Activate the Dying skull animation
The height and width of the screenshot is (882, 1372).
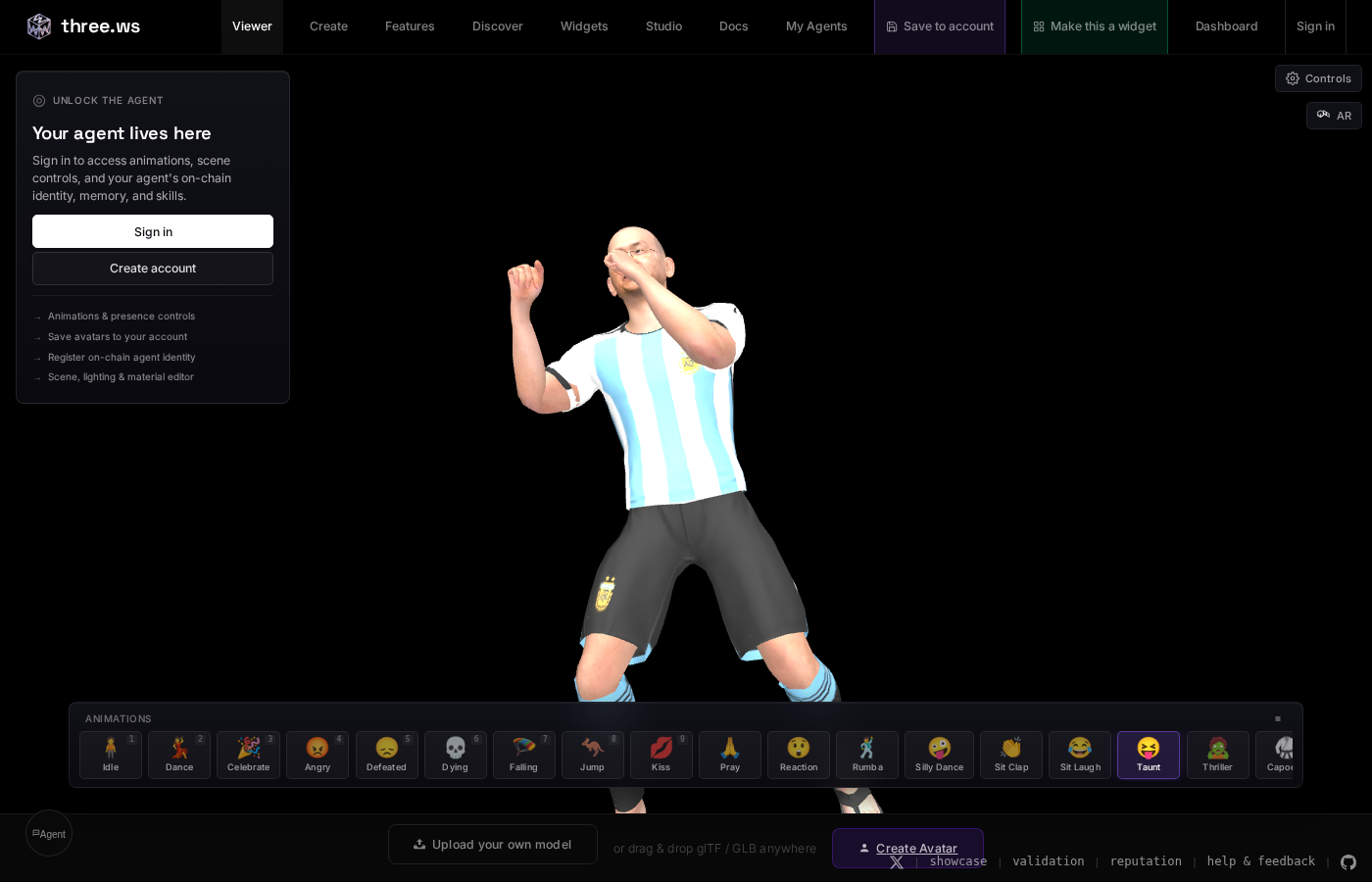point(455,755)
